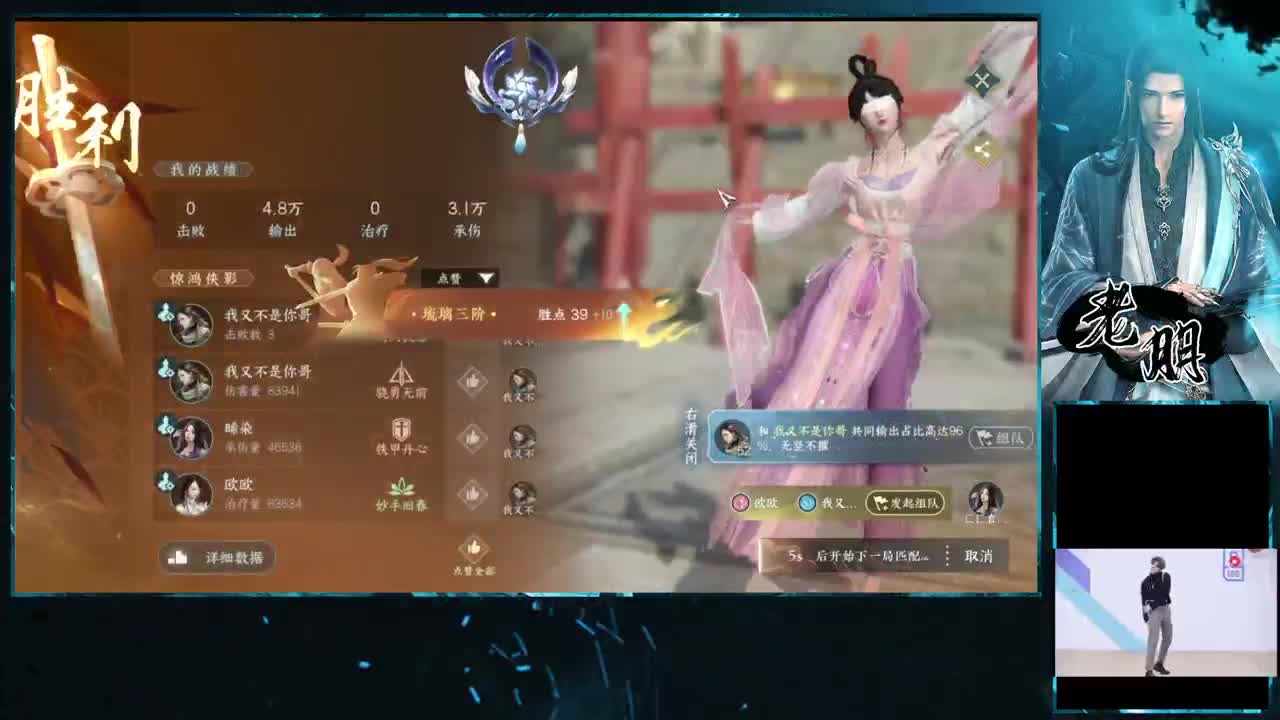Open the 点赞 sorting dropdown arrow
This screenshot has height=720, width=1280.
click(487, 277)
